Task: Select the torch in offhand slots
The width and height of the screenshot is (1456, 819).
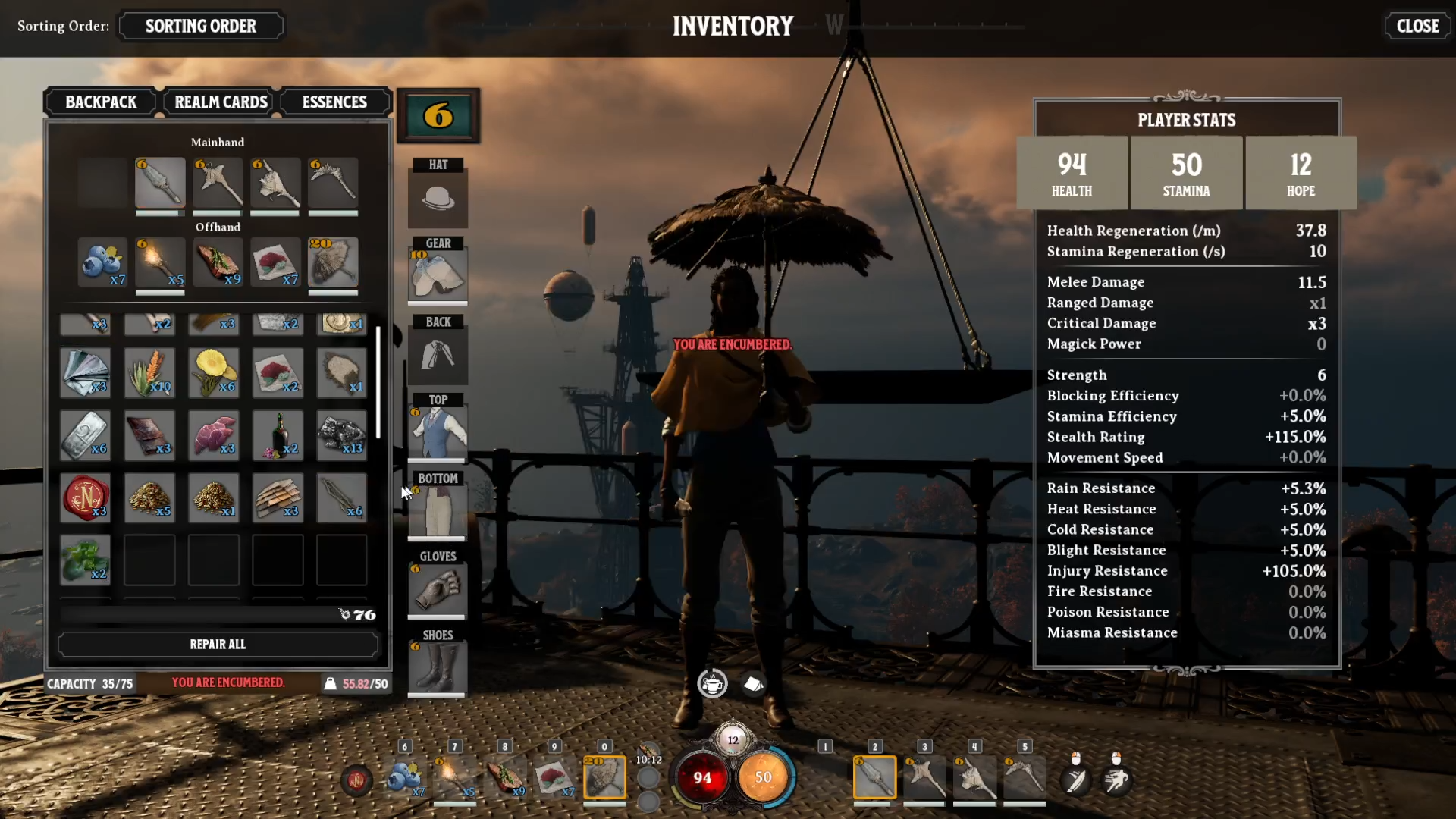Action: (160, 262)
